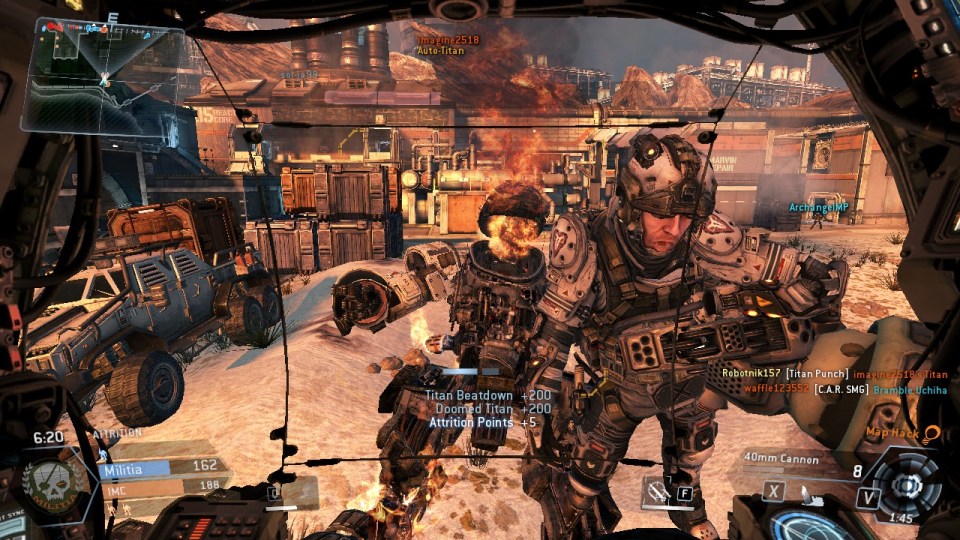960x540 pixels.
Task: Click the IMC team score row
Action: coord(160,485)
